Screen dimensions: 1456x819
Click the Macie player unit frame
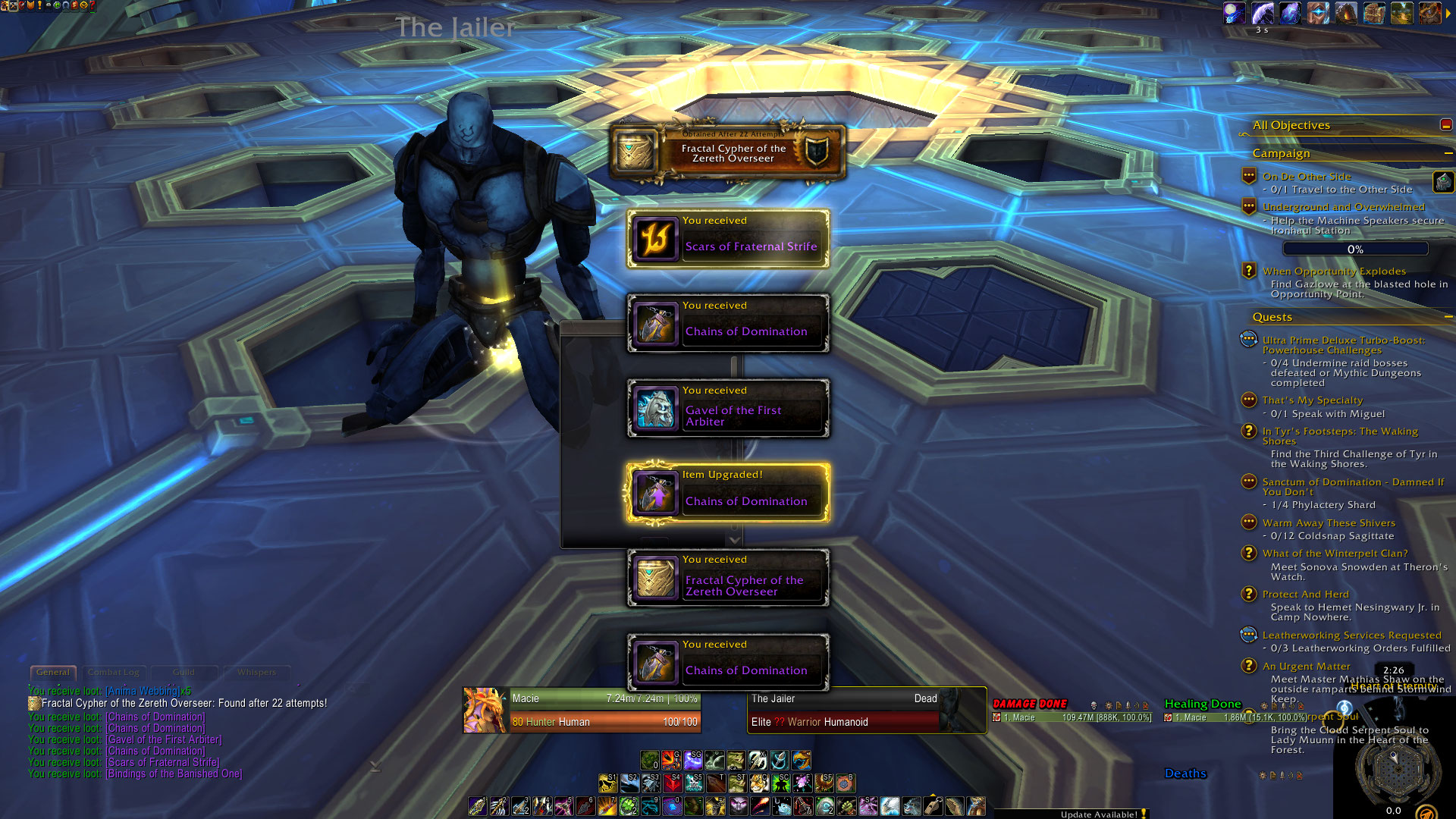[582, 711]
